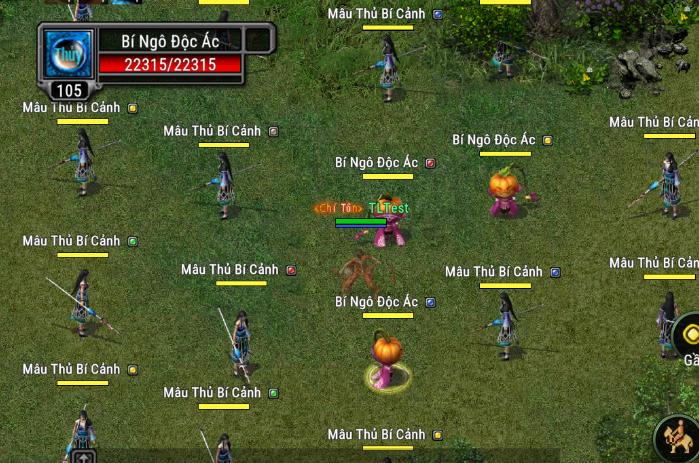
Task: Activate the horse mount button
Action: pos(679,441)
